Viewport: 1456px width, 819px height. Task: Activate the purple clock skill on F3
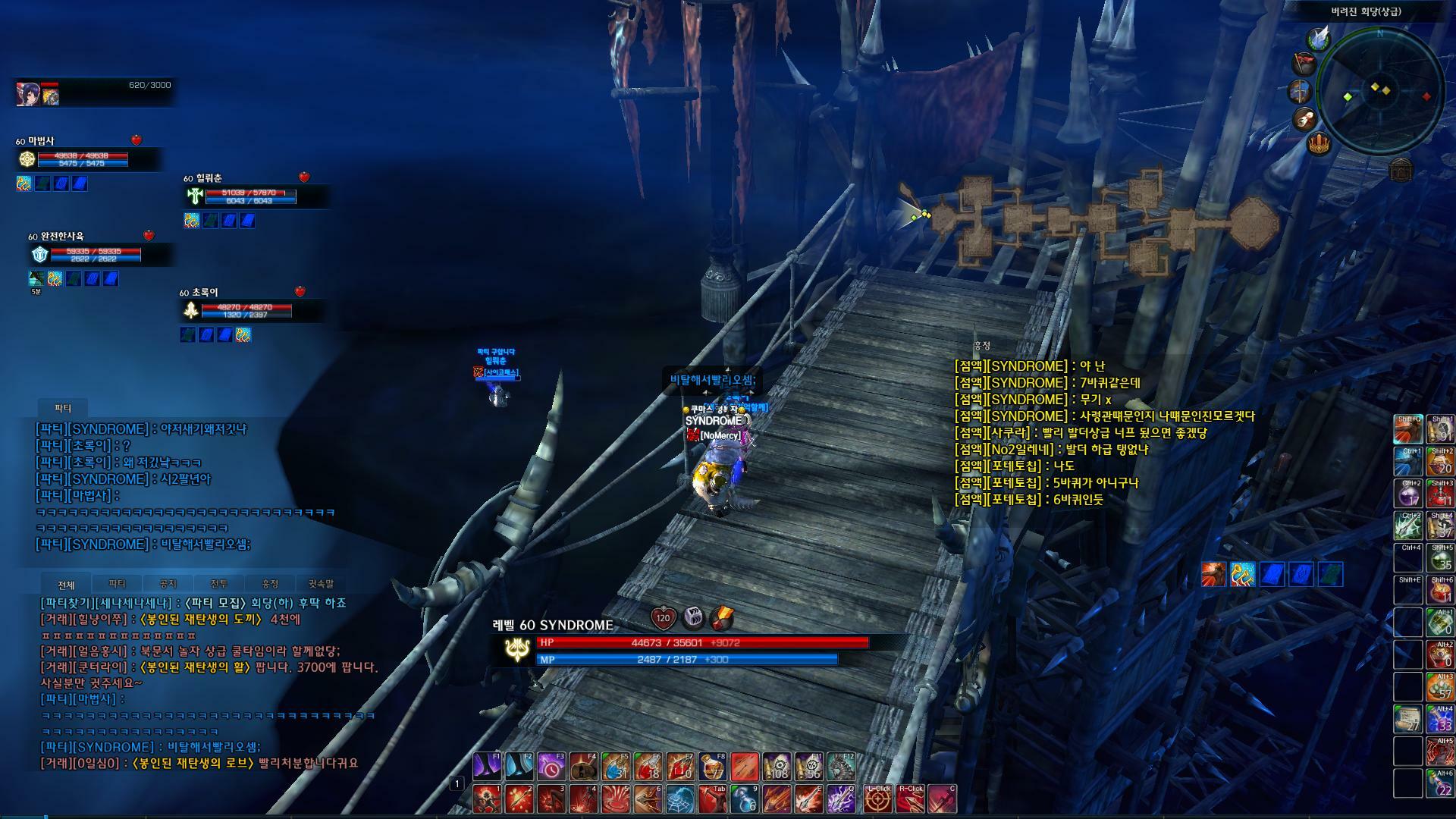click(551, 767)
